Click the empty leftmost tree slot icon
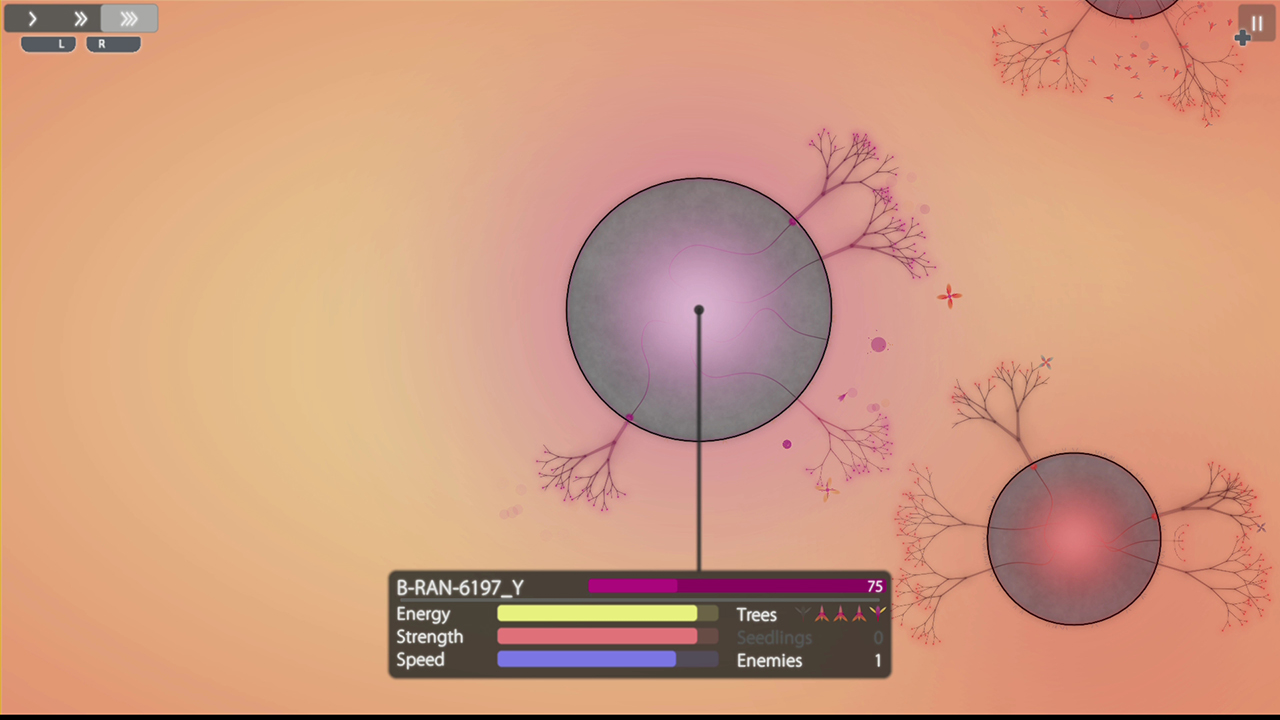Viewport: 1280px width, 720px height. pyautogui.click(x=802, y=615)
